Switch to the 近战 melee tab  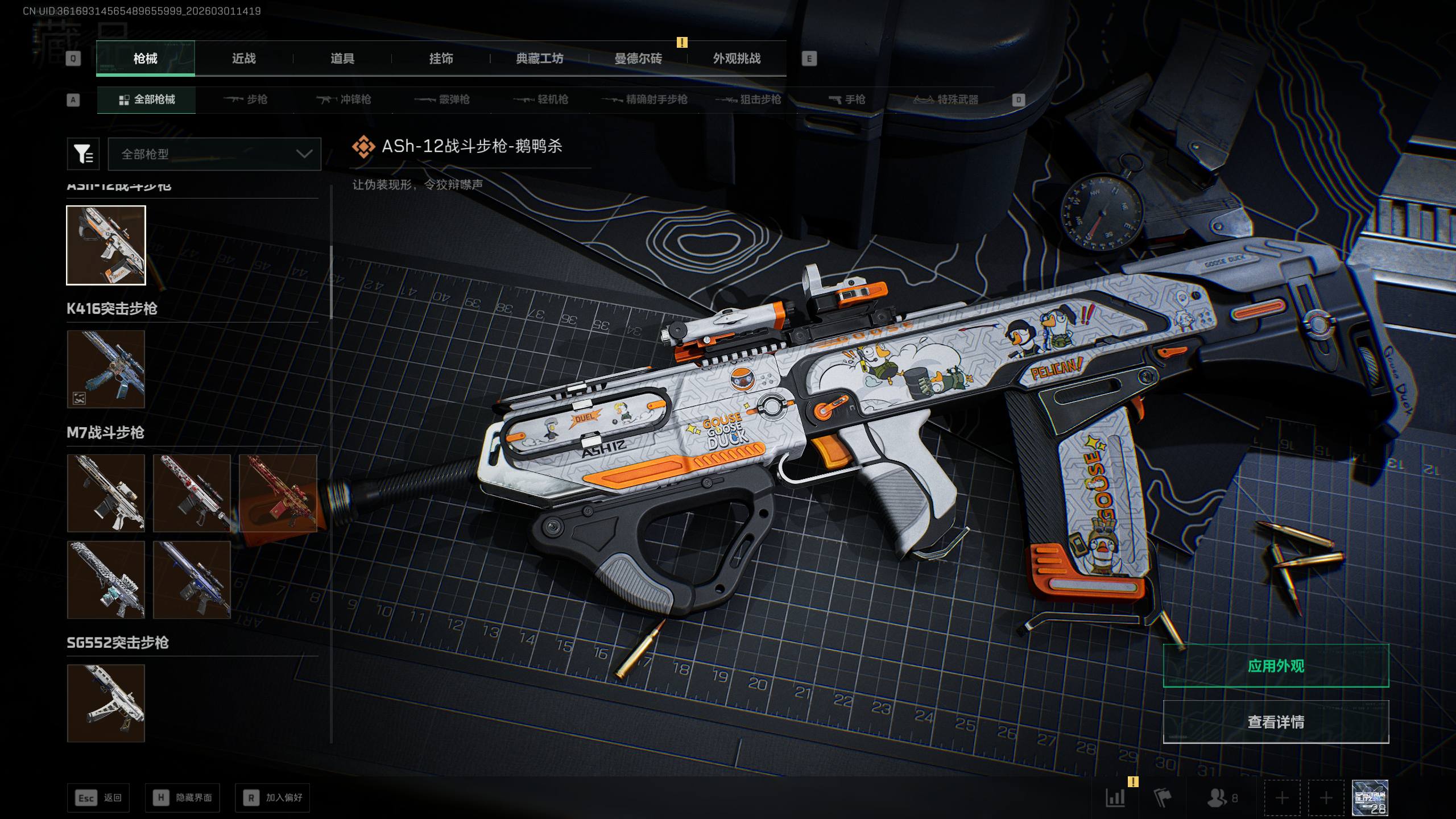(x=243, y=59)
